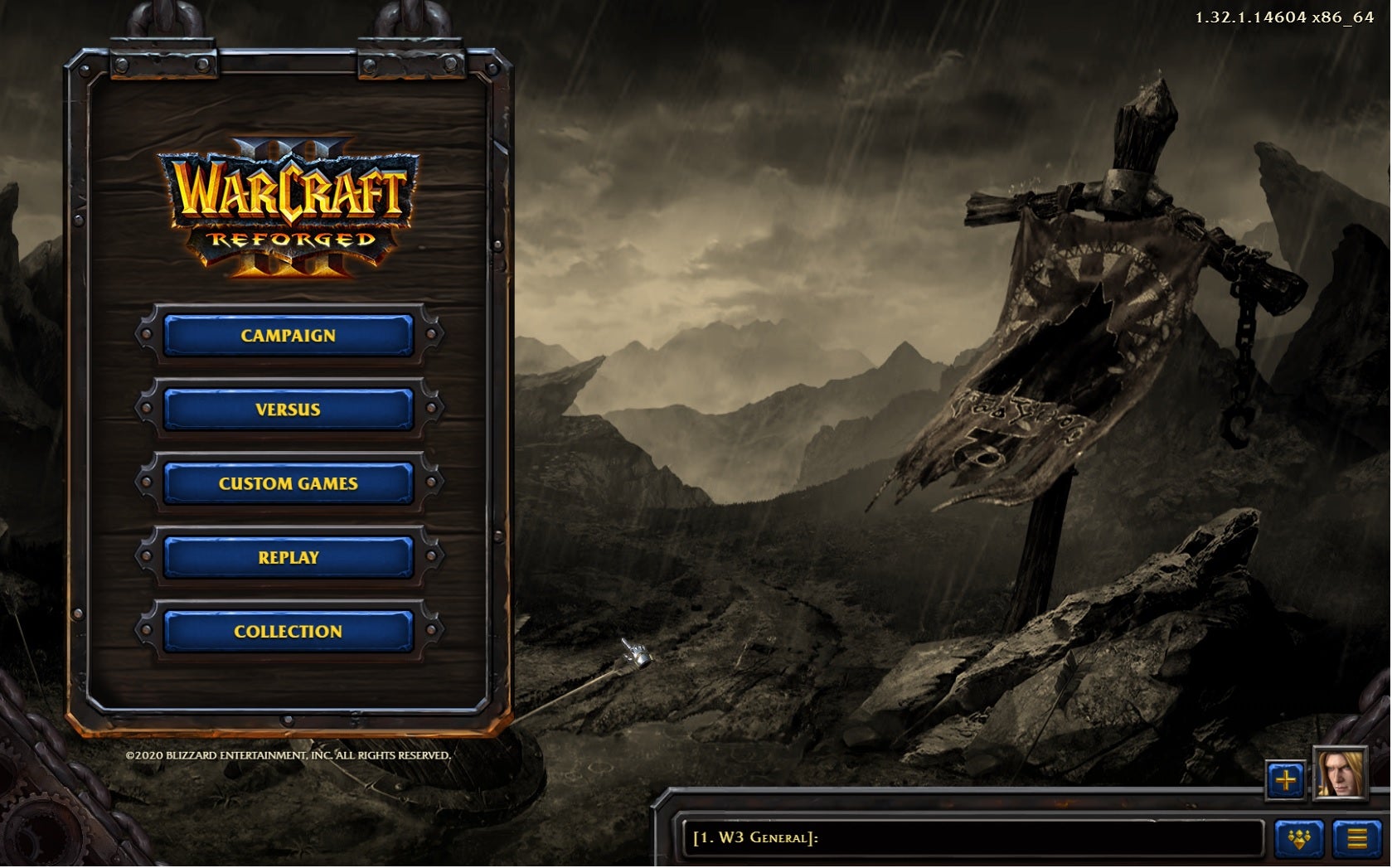Start the Campaign
This screenshot has height=868, width=1392.
[288, 336]
